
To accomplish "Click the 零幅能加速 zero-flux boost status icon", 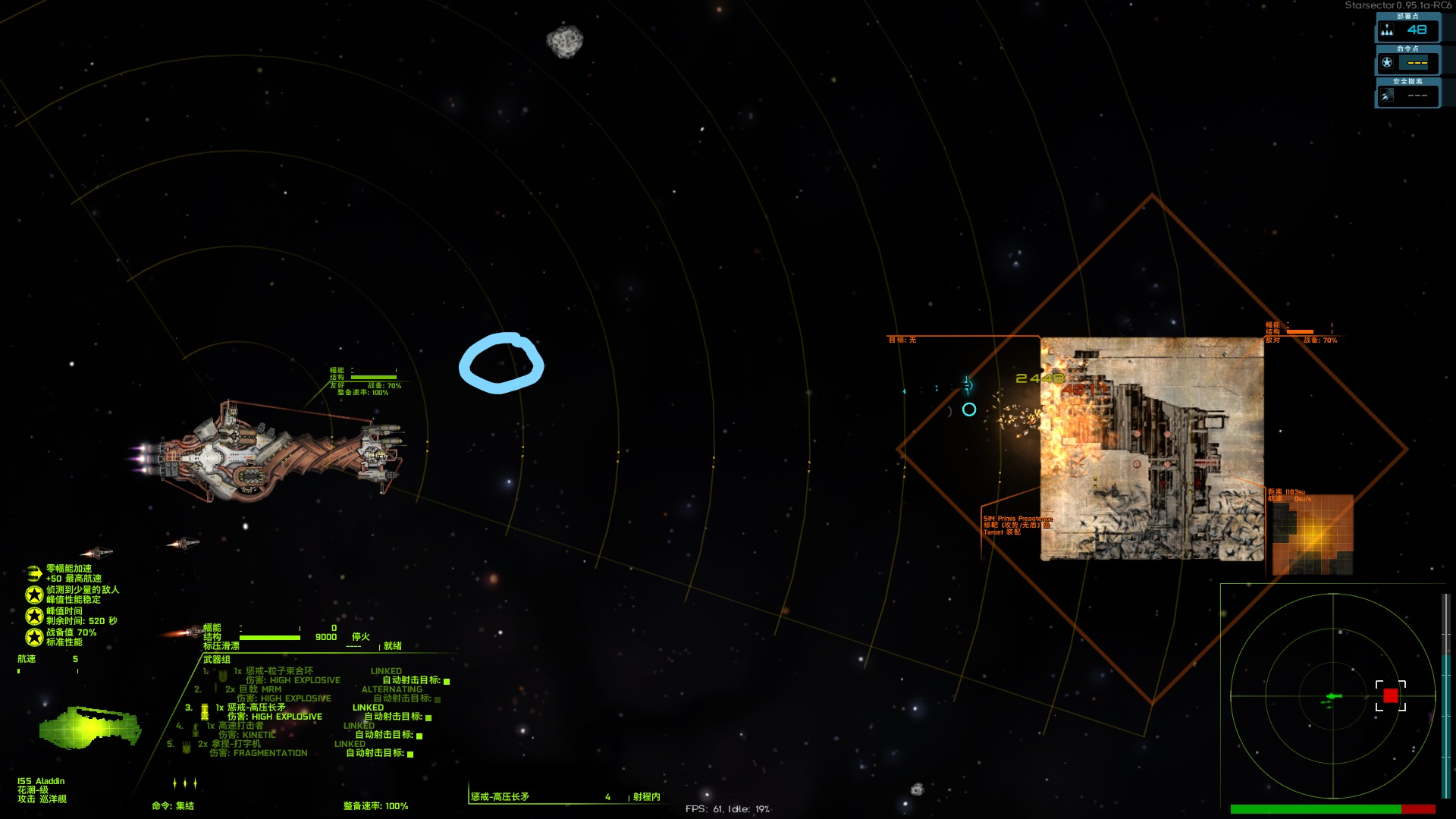I will [34, 573].
